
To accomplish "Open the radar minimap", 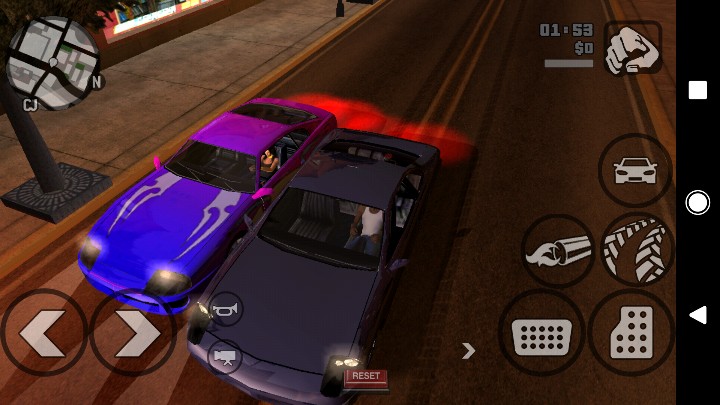I will tap(52, 60).
